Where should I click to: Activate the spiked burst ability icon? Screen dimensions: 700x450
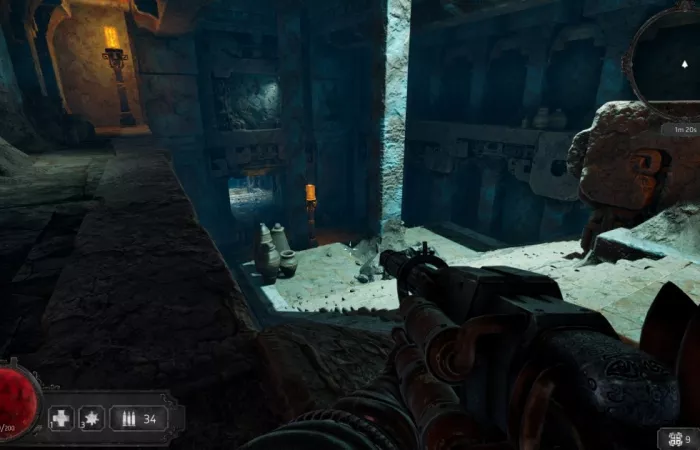click(91, 418)
